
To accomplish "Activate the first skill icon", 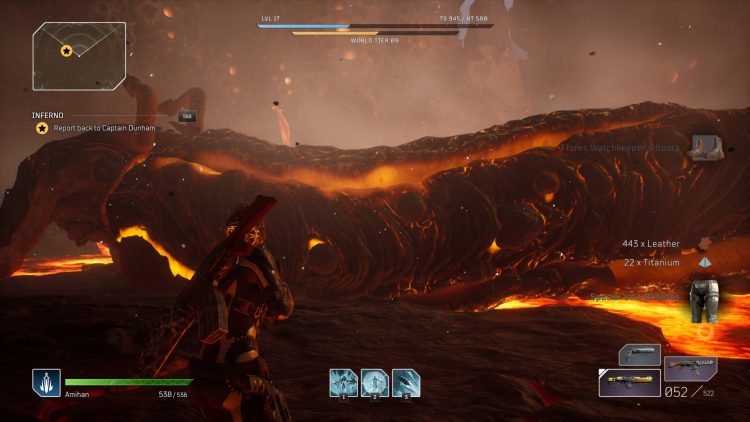I will (344, 382).
